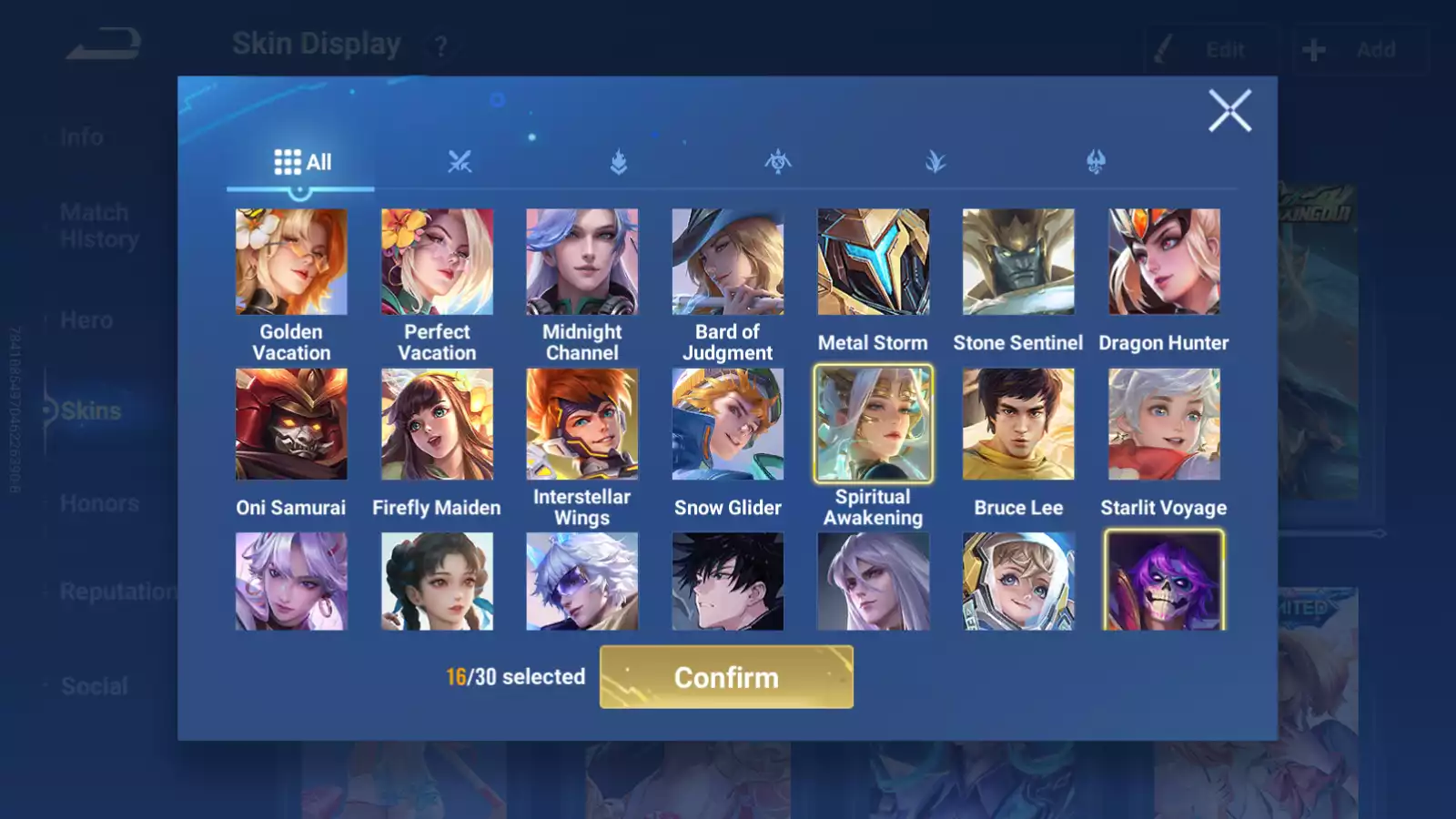Choose the Firefly Maiden skin
The image size is (1456, 819).
pos(437,424)
